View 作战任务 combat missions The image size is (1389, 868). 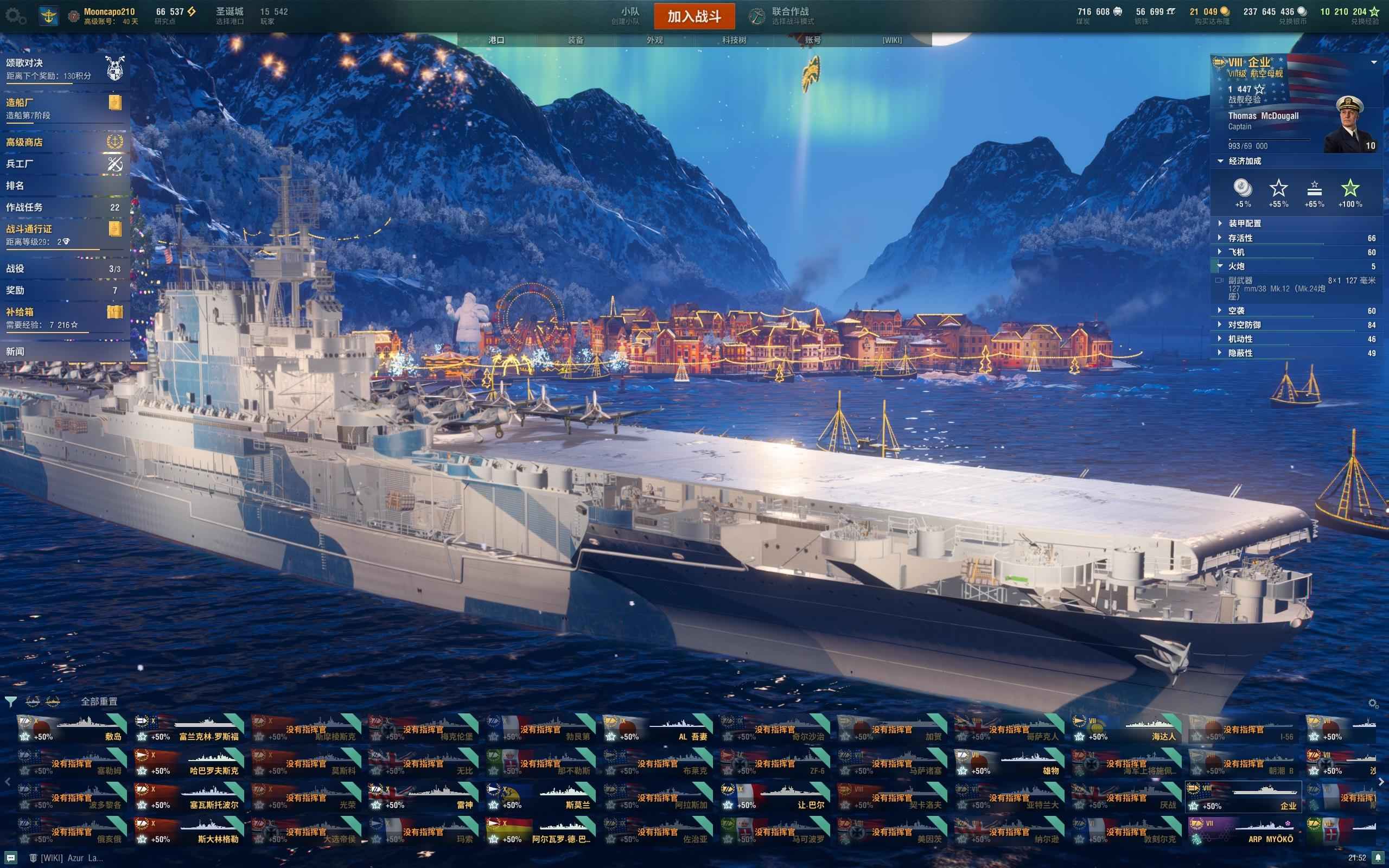tap(63, 207)
